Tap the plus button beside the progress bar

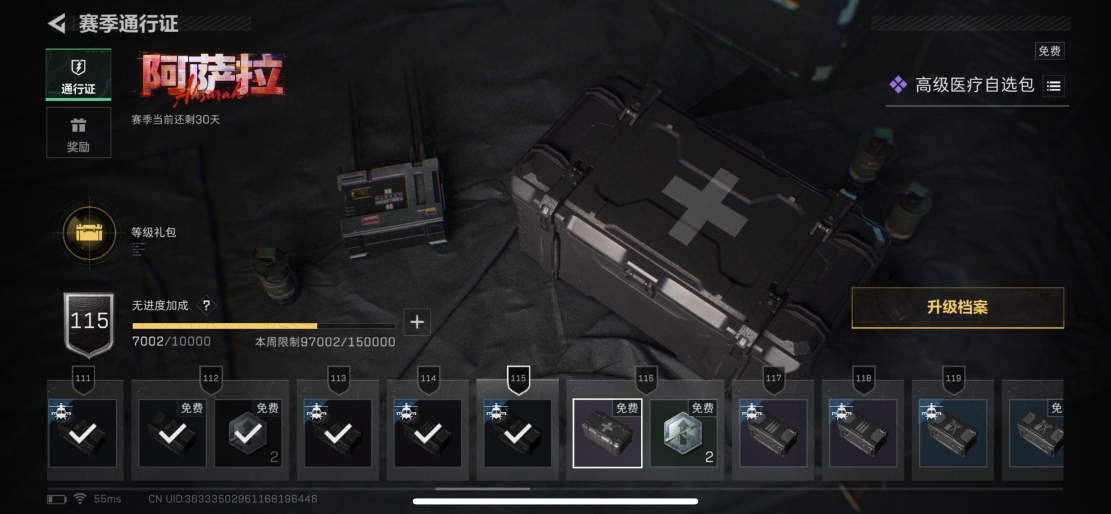417,322
